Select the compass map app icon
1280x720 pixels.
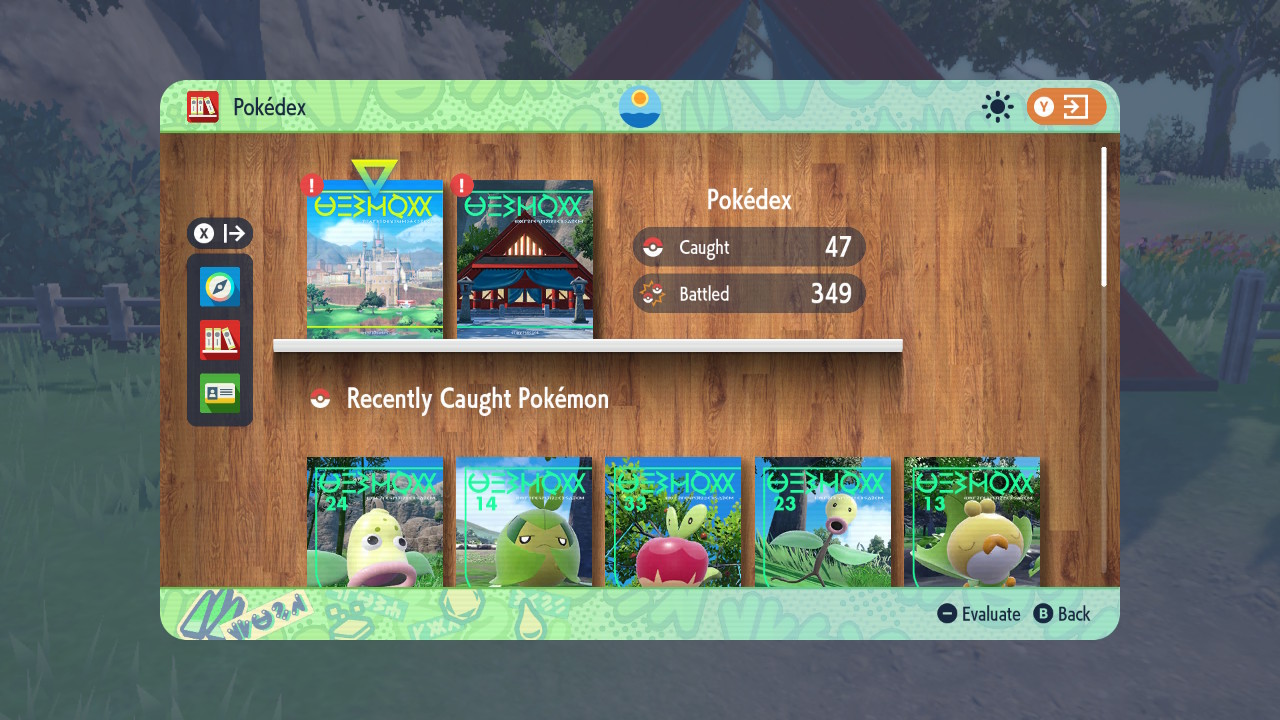[x=220, y=287]
